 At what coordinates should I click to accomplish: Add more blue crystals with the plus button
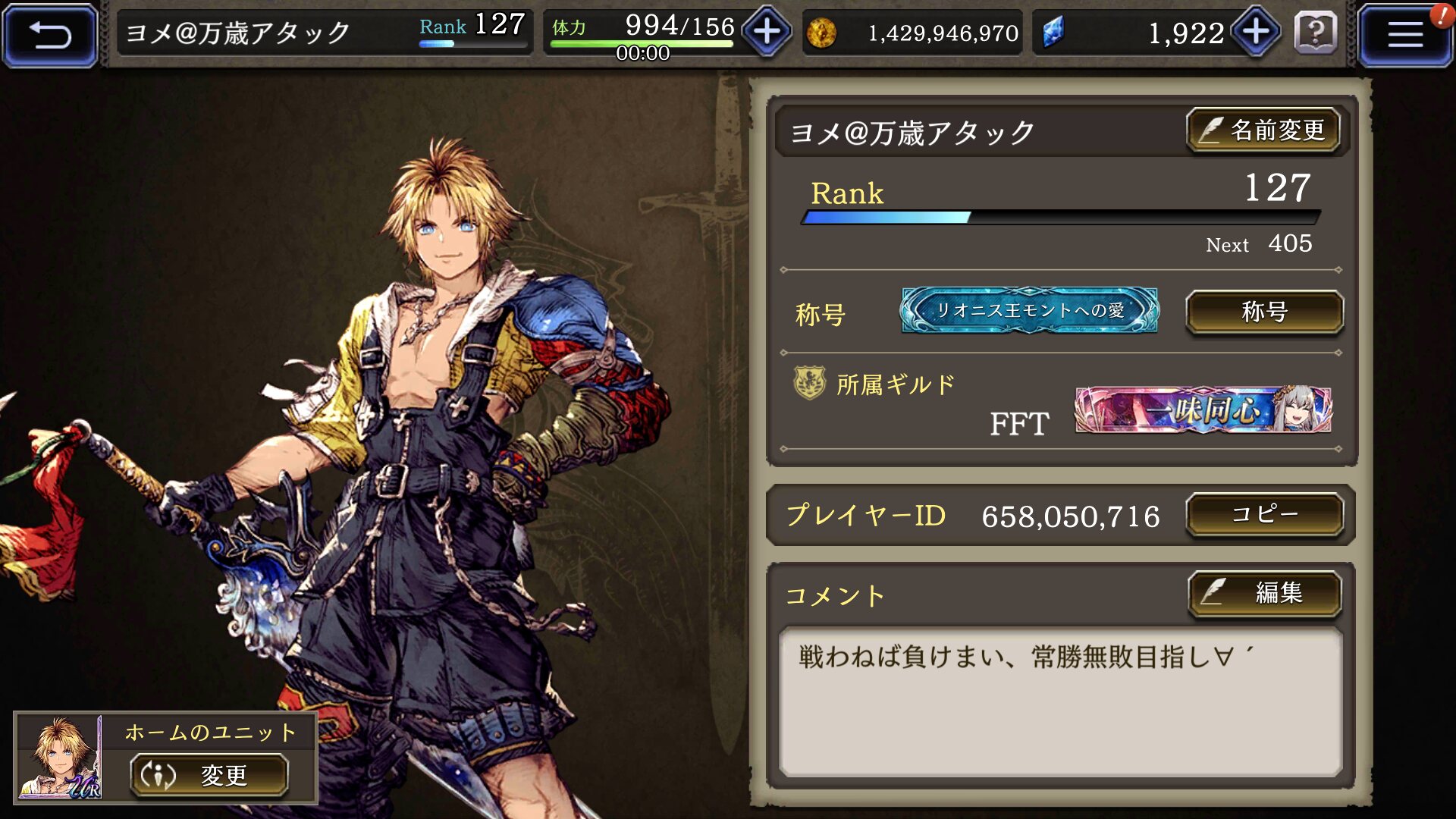point(1256,33)
